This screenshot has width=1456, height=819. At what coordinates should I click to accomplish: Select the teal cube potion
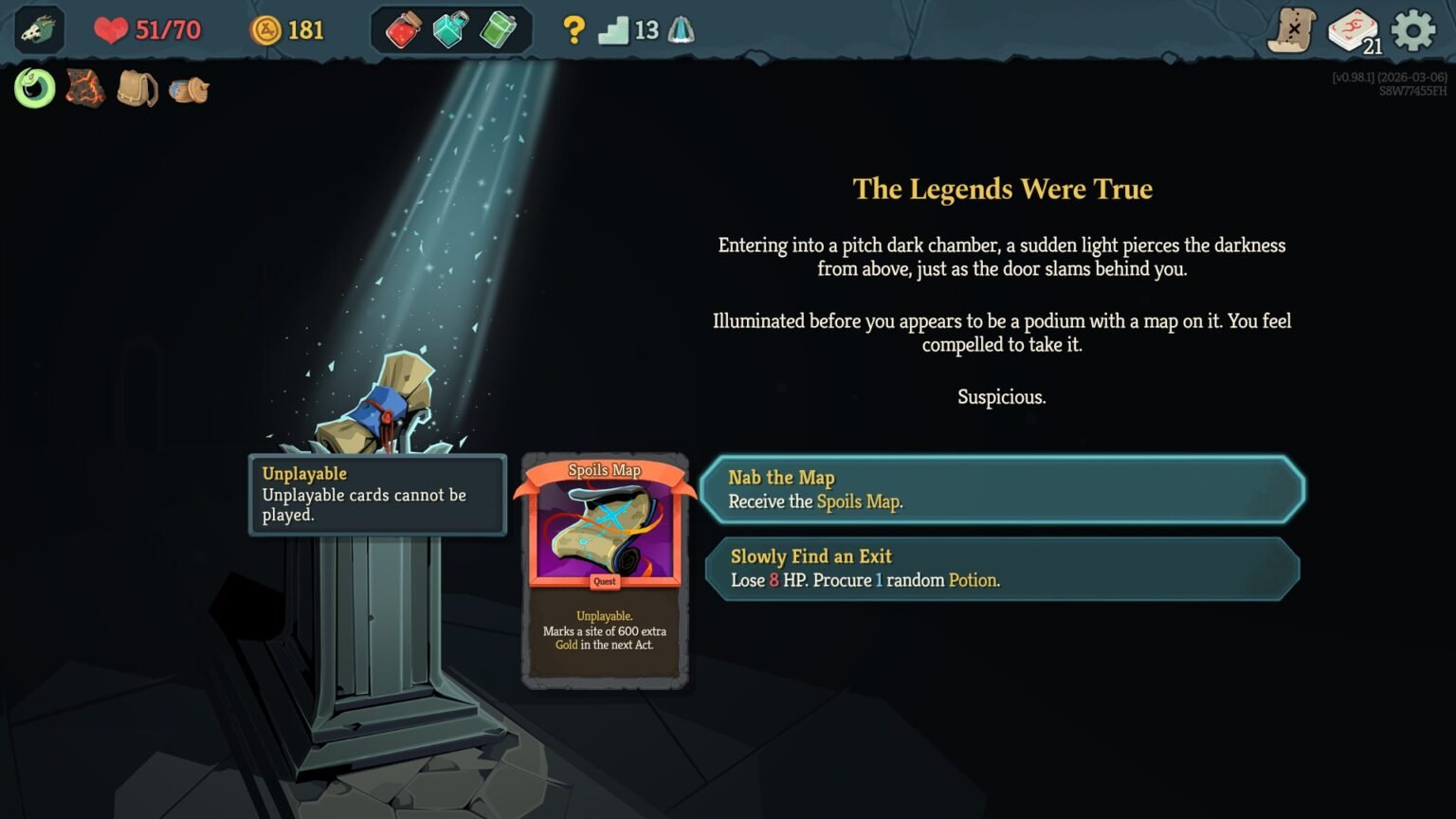click(449, 29)
